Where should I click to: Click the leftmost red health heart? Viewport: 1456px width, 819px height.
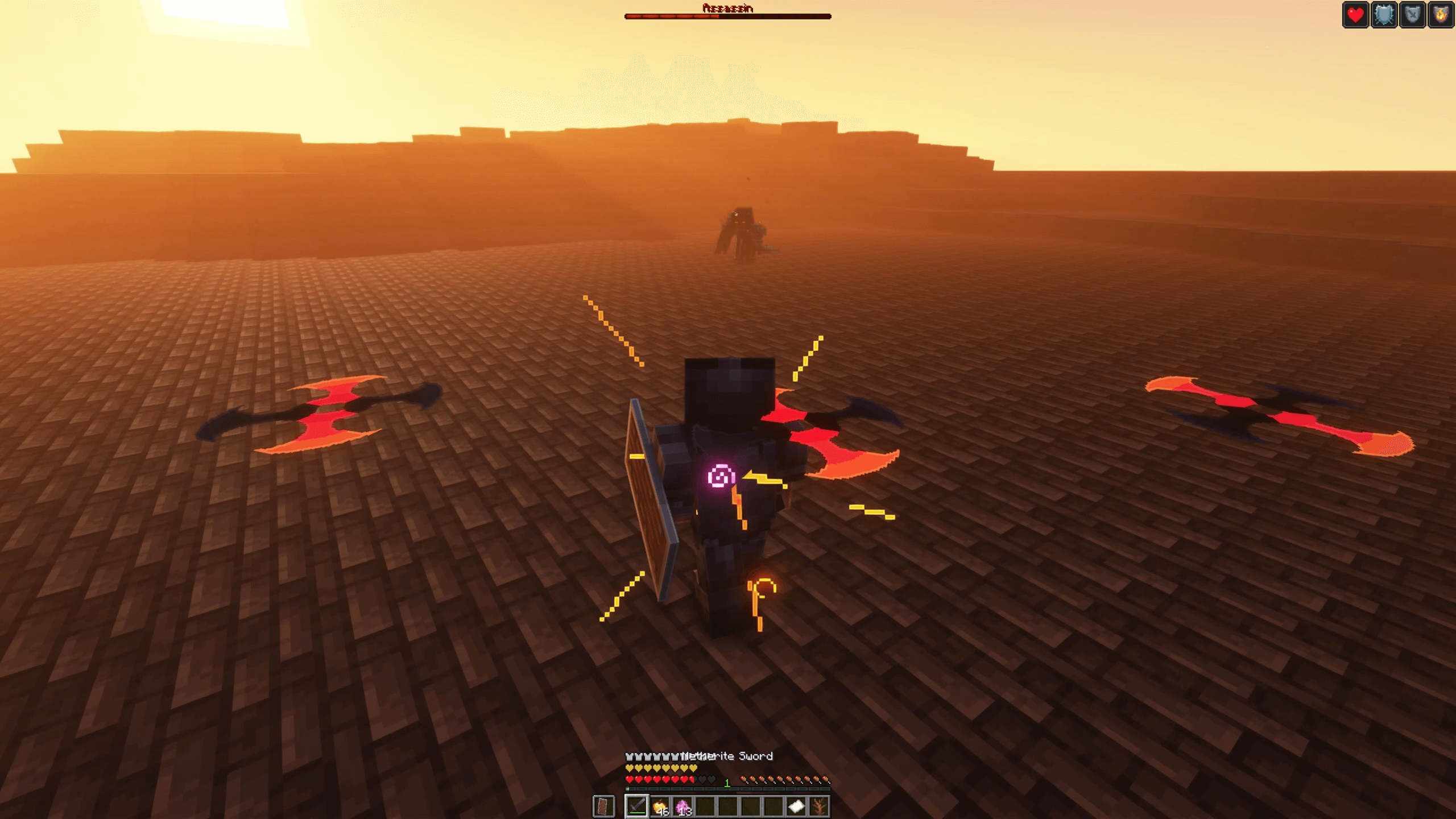pyautogui.click(x=630, y=779)
